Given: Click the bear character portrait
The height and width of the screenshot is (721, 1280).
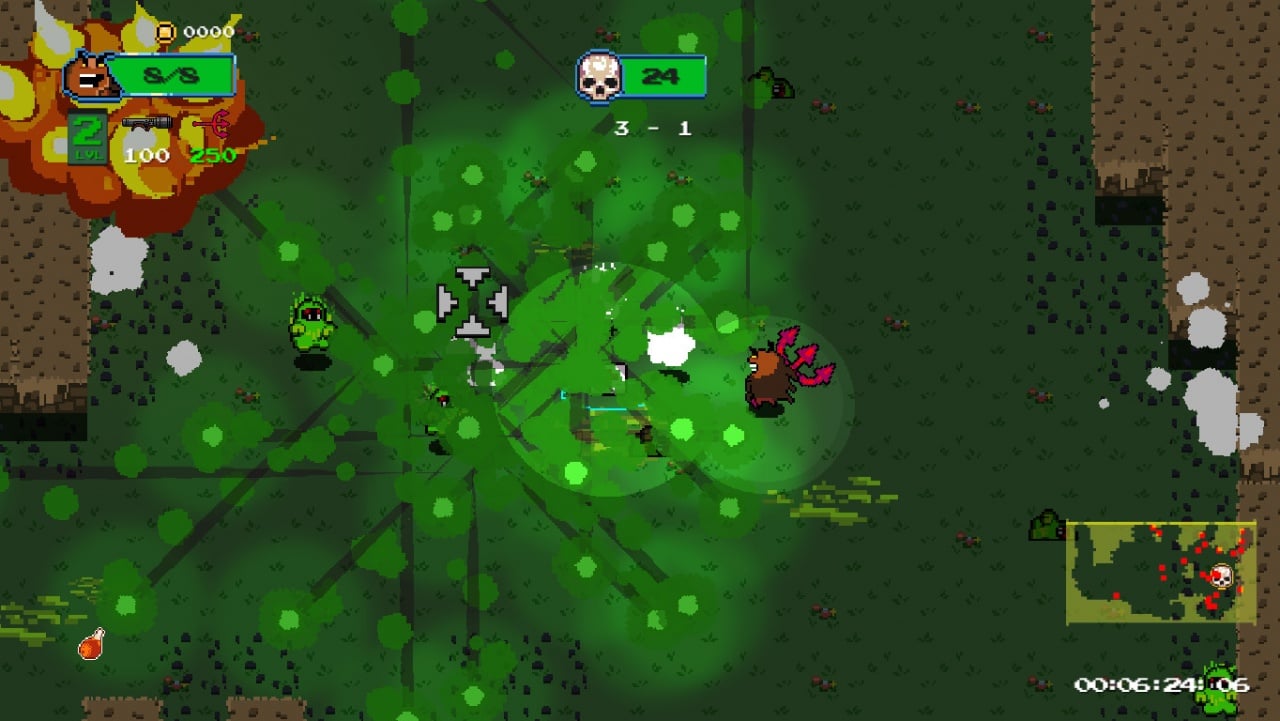Looking at the screenshot, I should point(92,77).
